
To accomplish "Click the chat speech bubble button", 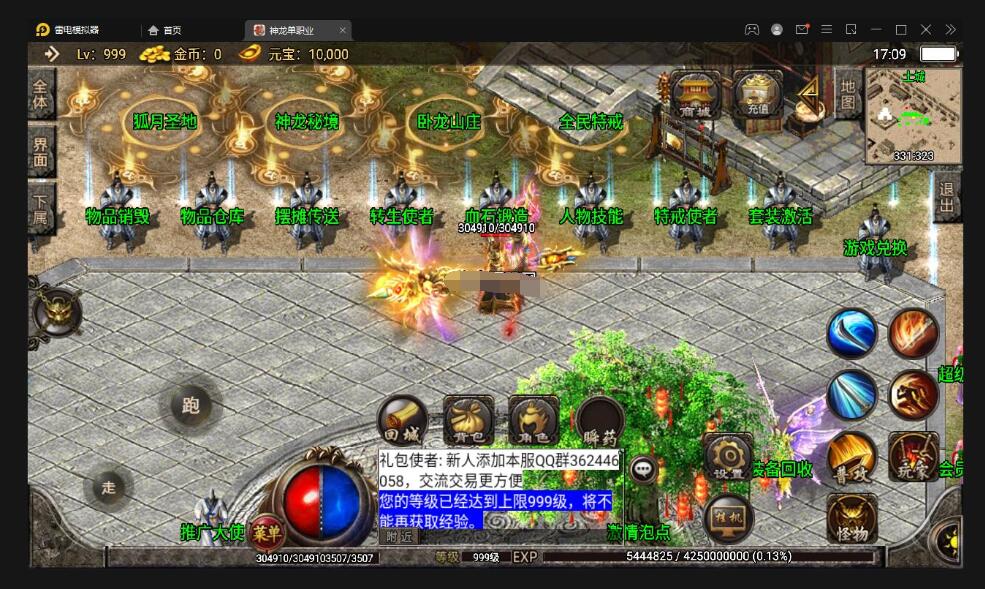I will [643, 468].
